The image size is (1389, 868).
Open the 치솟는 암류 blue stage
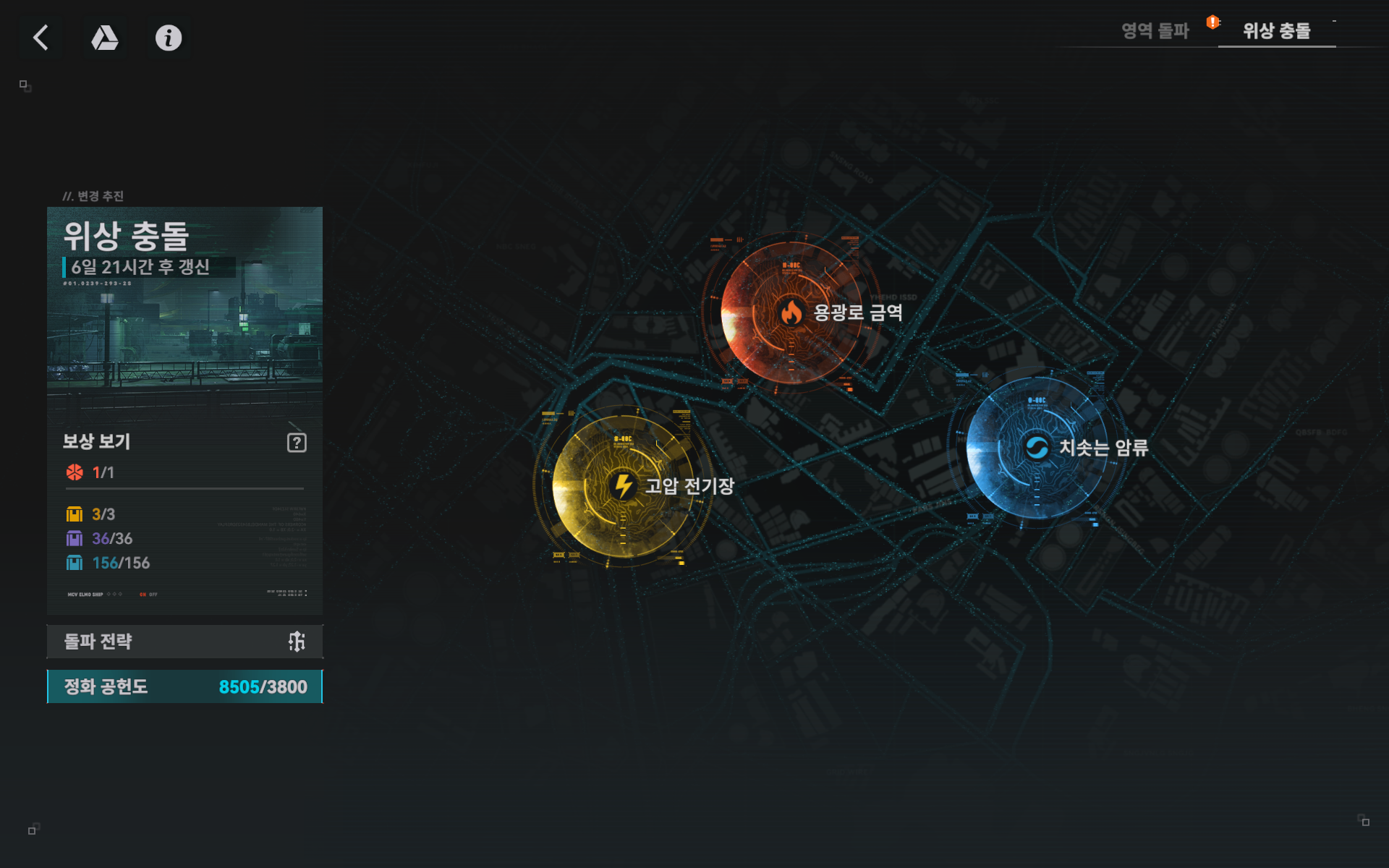[x=1037, y=448]
